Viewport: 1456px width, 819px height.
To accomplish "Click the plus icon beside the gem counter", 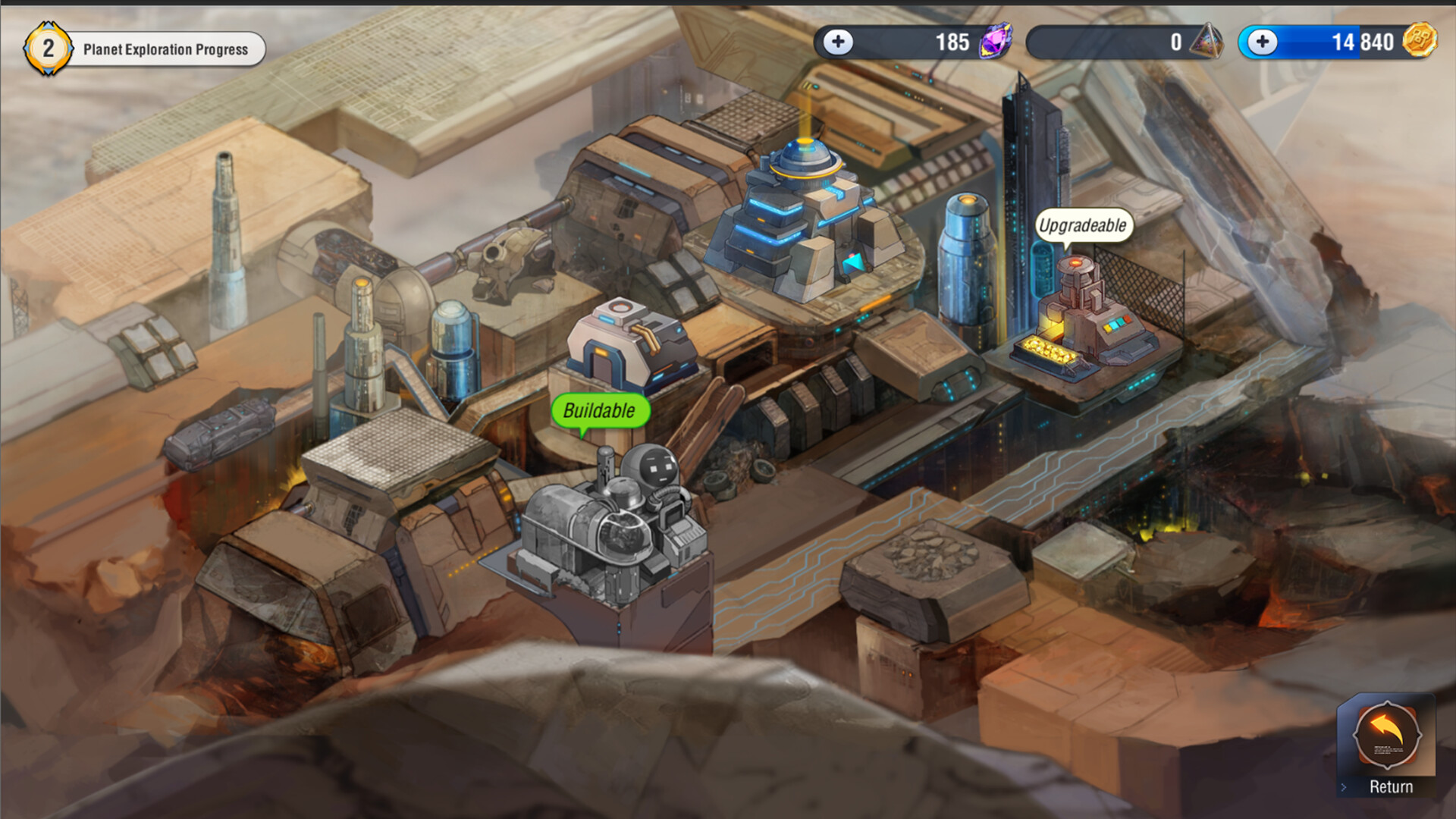I will tap(838, 42).
